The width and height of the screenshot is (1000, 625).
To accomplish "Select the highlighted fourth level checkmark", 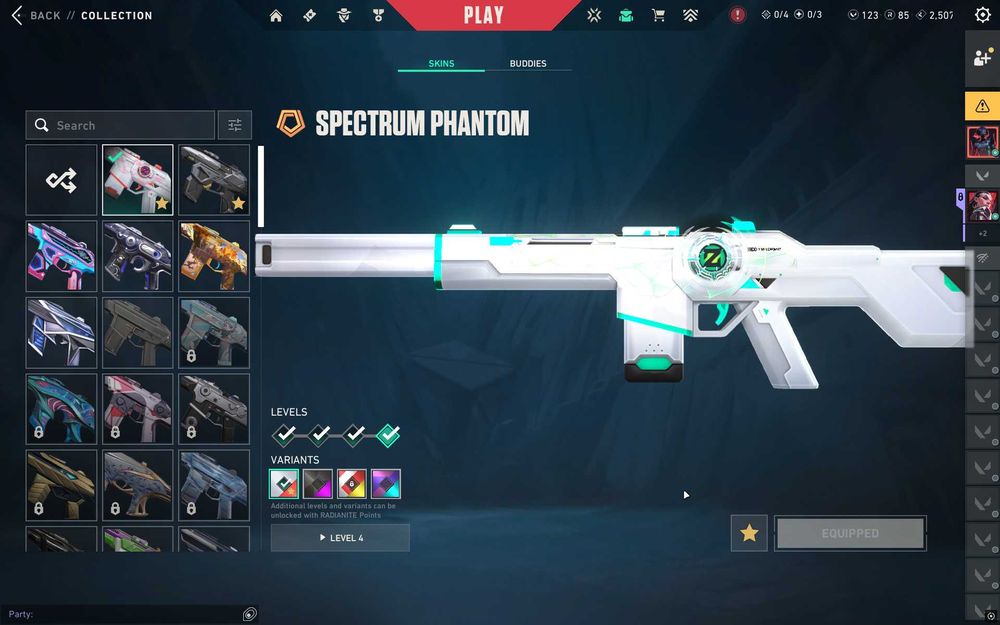I will [388, 435].
